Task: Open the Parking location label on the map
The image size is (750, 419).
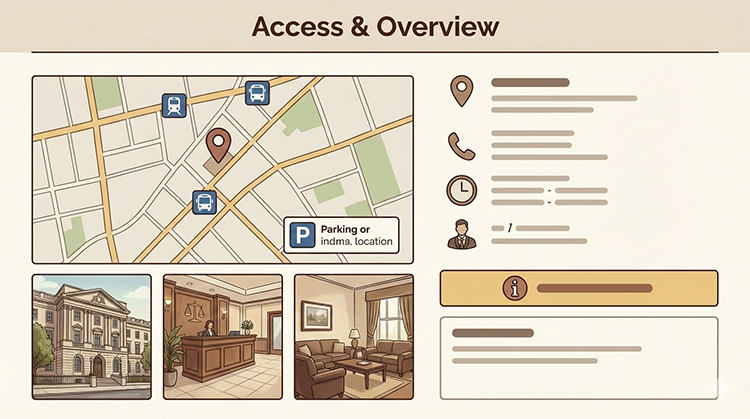Action: [x=341, y=236]
